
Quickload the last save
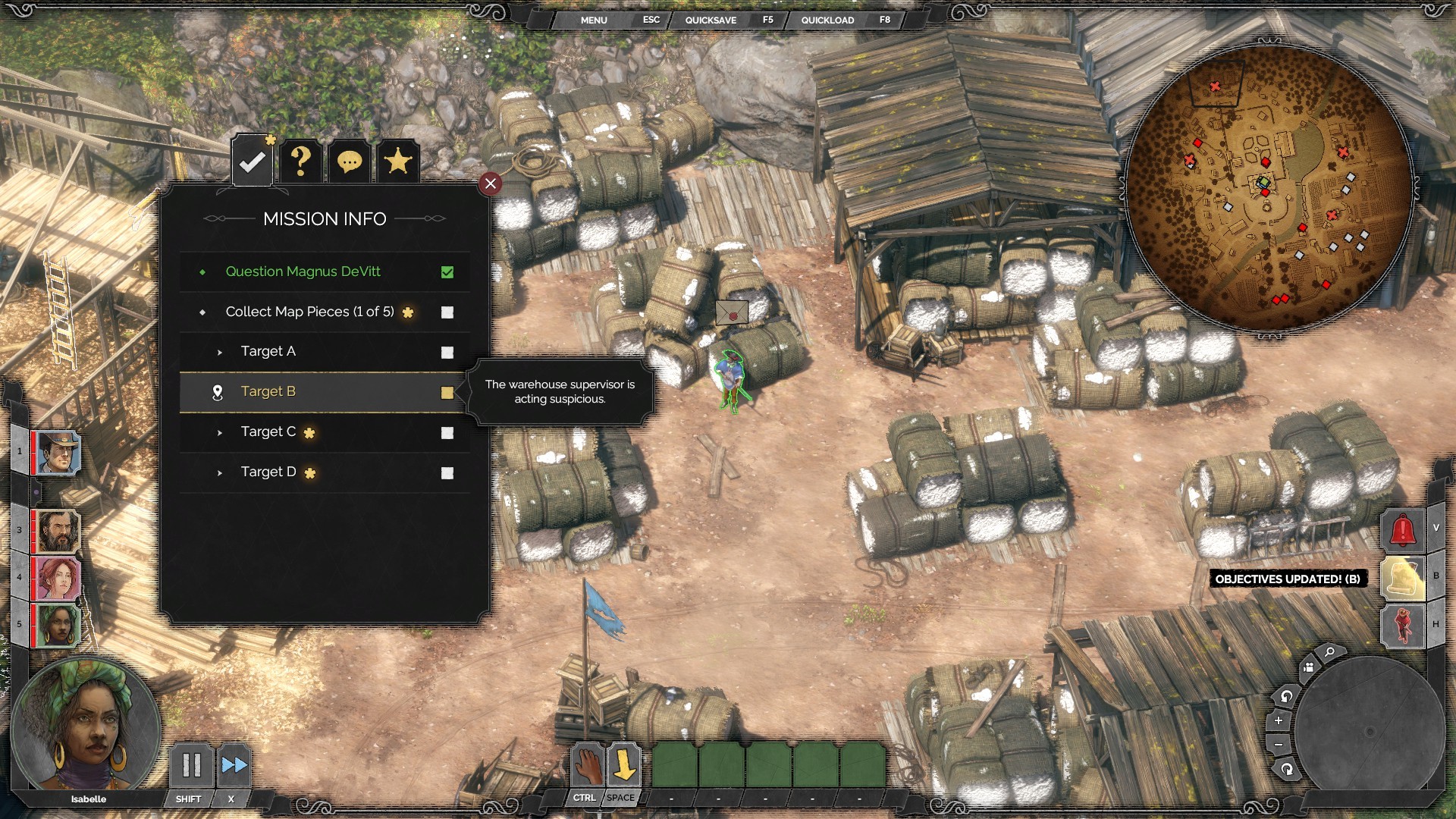[x=827, y=20]
